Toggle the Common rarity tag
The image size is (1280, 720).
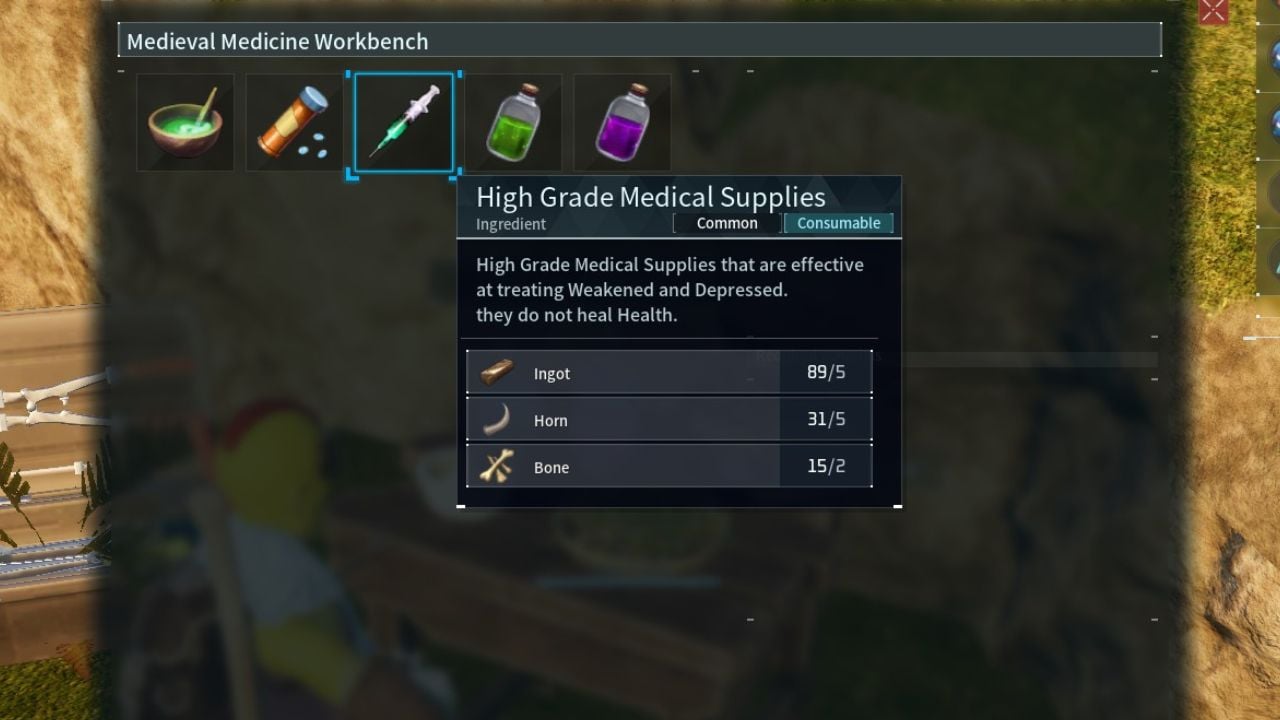727,223
